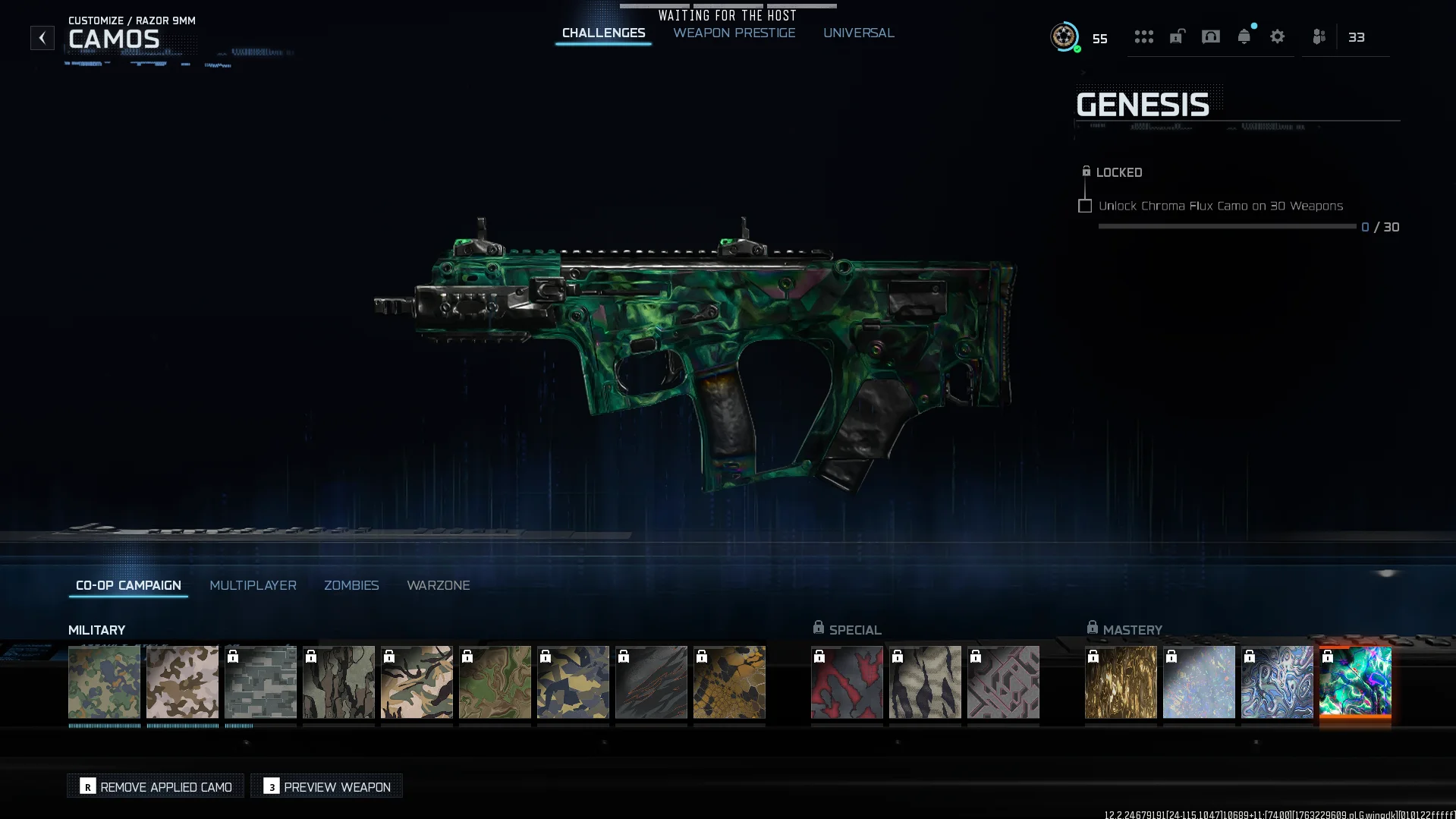Image resolution: width=1456 pixels, height=819 pixels.
Task: Toggle the Chroma Flux unlock challenge checkbox
Action: point(1084,206)
